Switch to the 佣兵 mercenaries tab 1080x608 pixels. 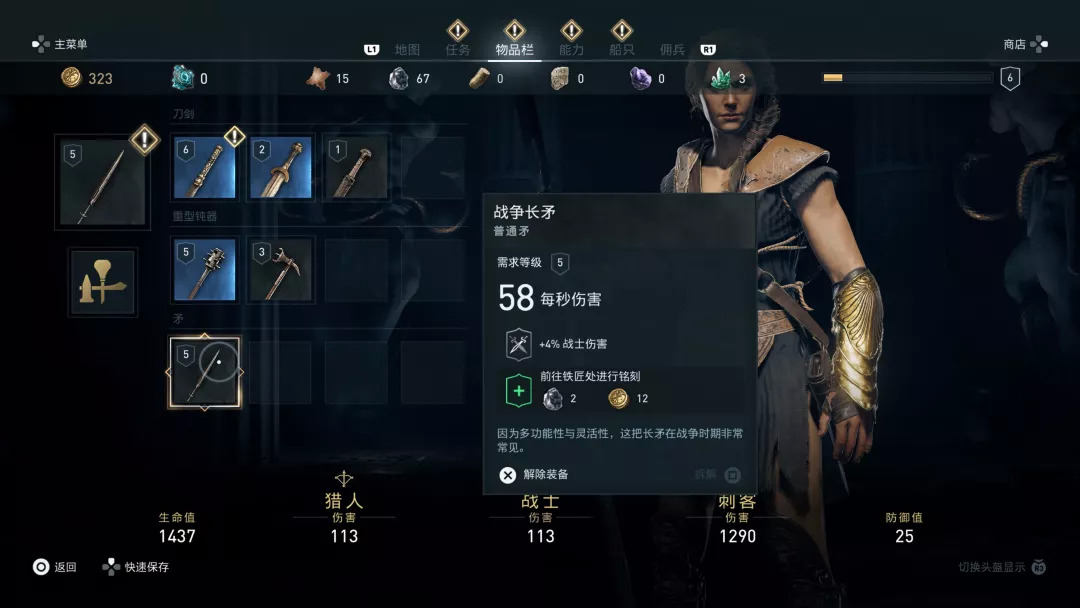(672, 49)
